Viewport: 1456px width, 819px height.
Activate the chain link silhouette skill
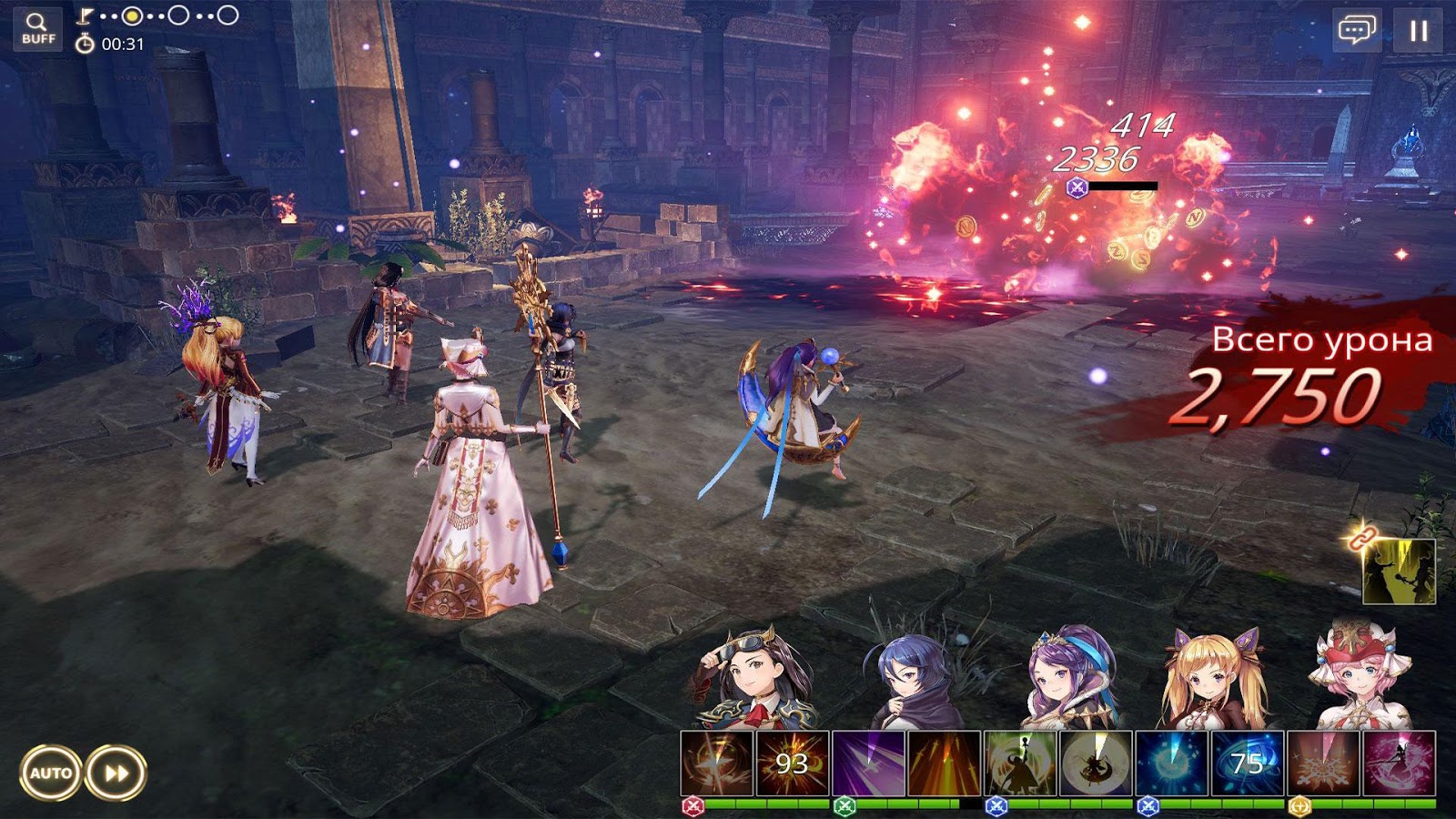1399,571
